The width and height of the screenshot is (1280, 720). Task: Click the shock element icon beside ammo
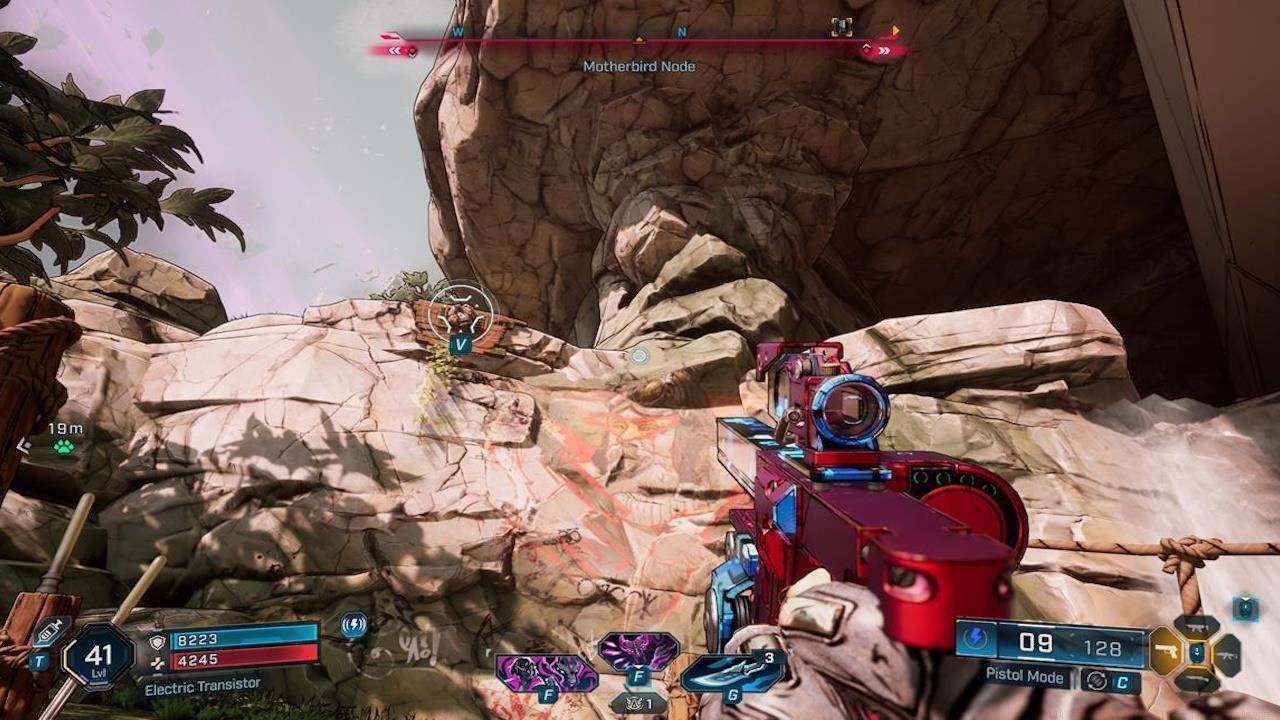click(x=975, y=639)
